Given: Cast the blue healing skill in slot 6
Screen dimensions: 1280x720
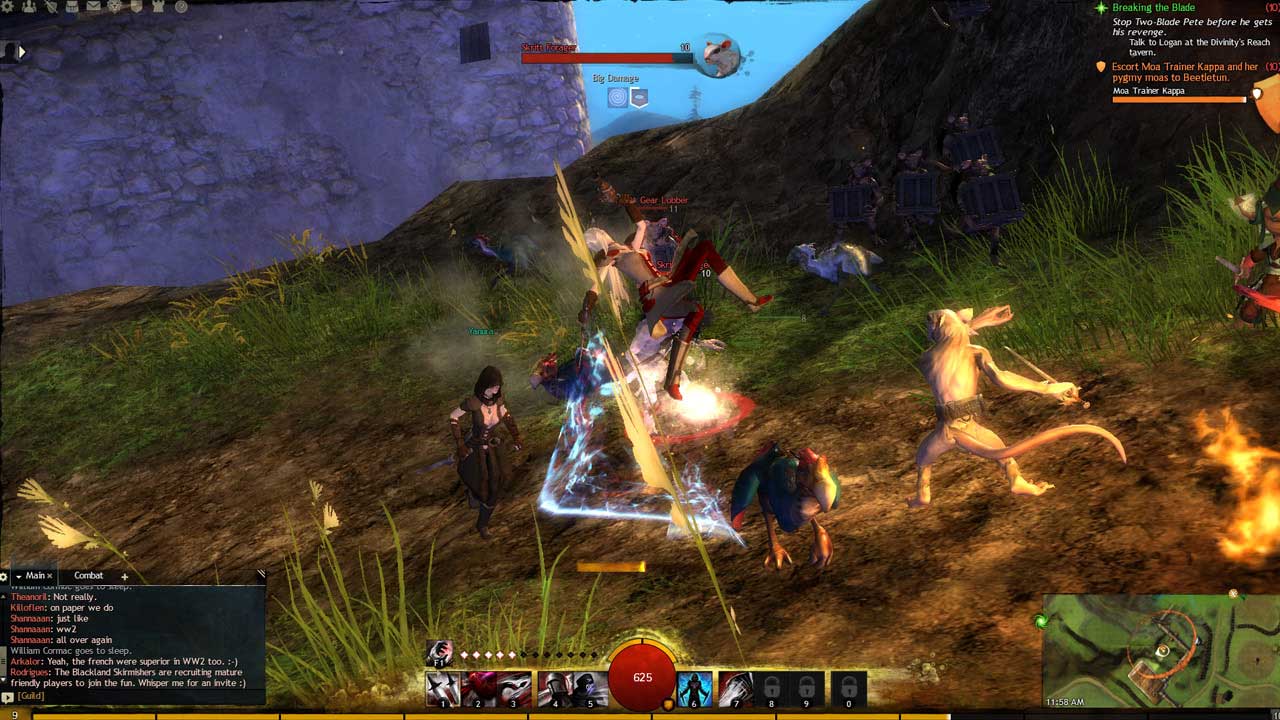Looking at the screenshot, I should (x=695, y=689).
